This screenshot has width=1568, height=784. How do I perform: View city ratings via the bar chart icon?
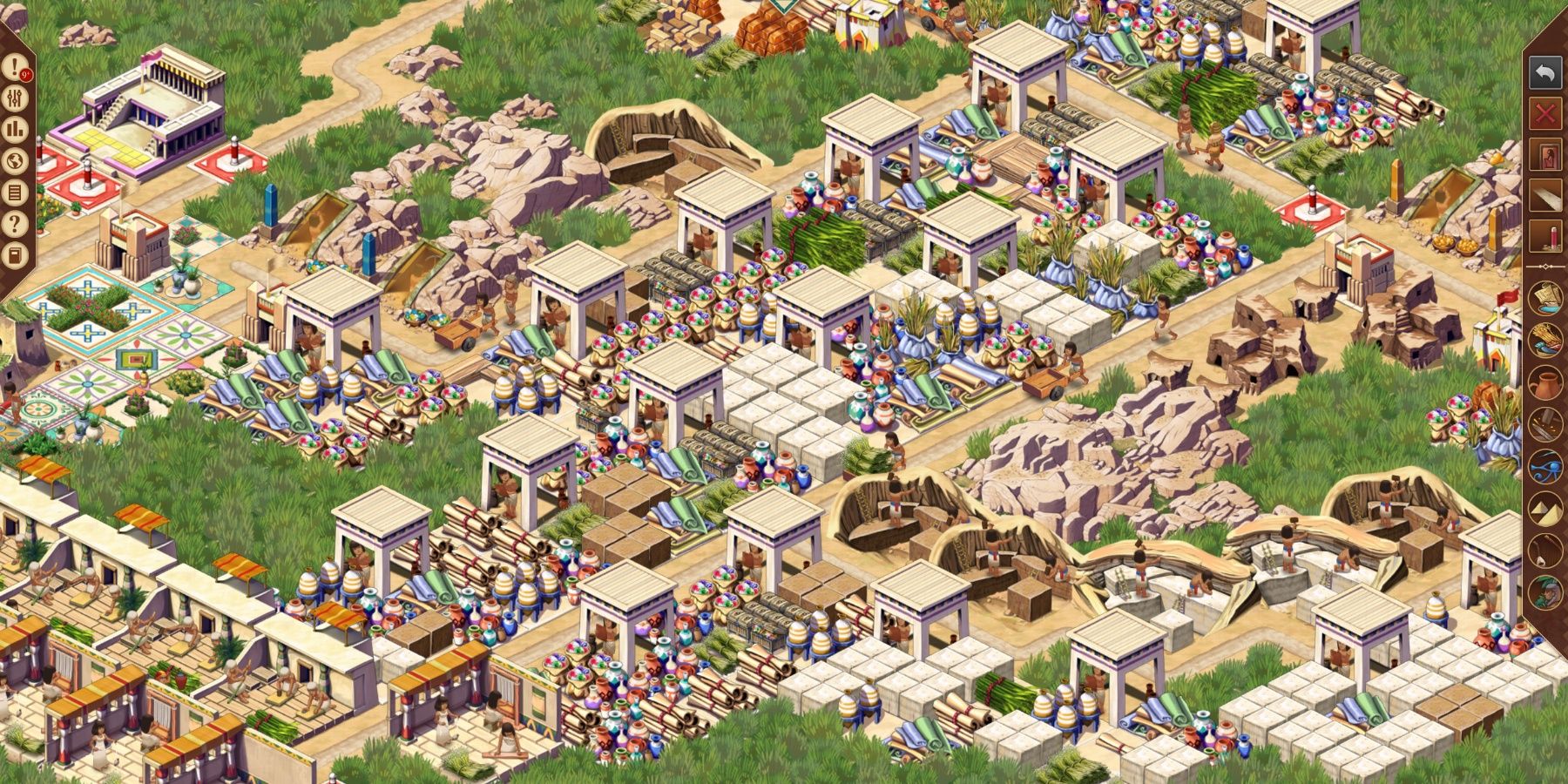tap(15, 129)
